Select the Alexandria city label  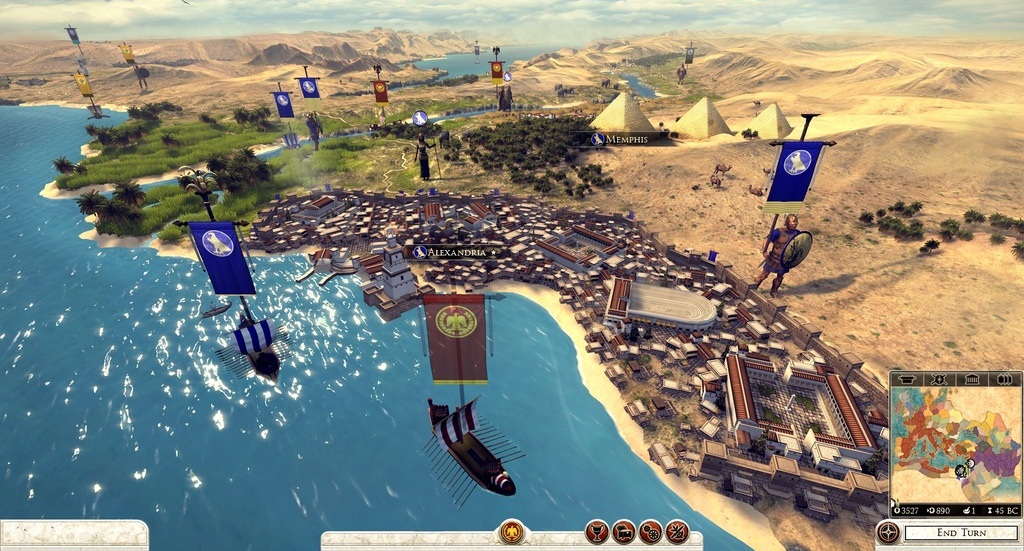pos(455,252)
